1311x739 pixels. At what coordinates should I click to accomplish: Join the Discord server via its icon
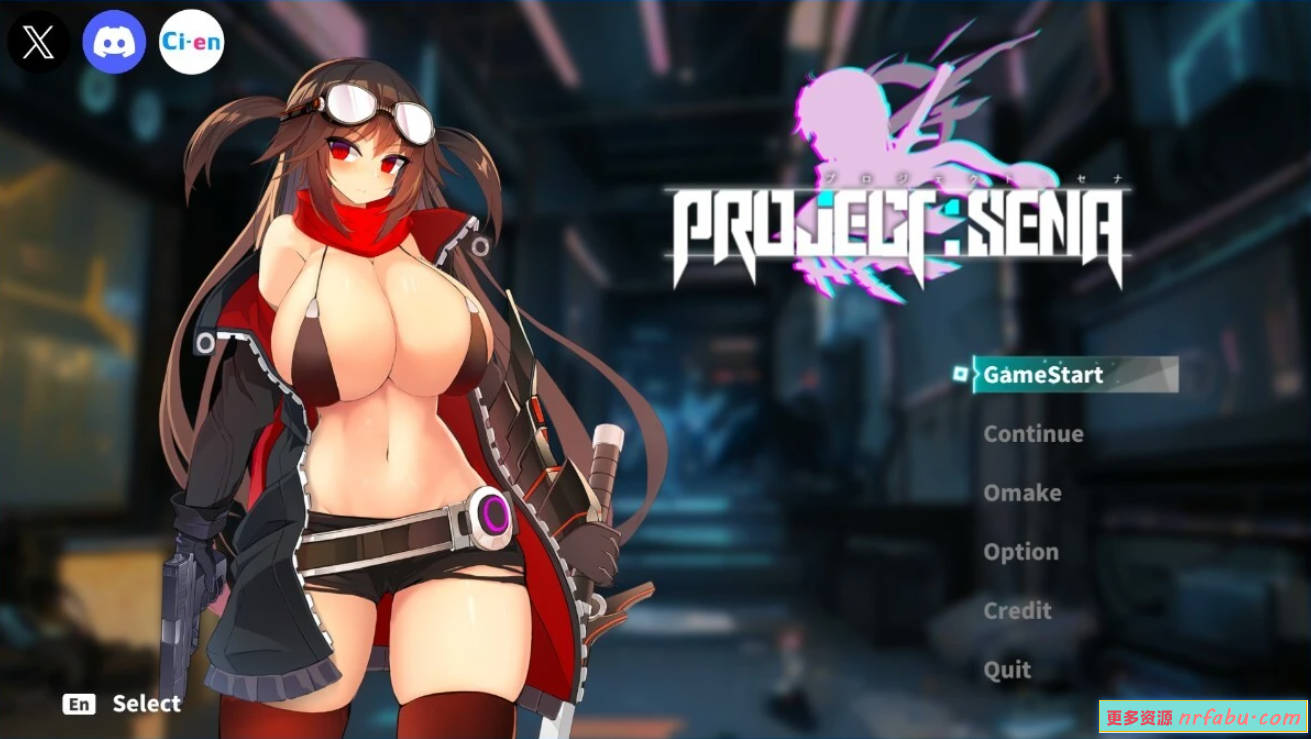(x=115, y=40)
